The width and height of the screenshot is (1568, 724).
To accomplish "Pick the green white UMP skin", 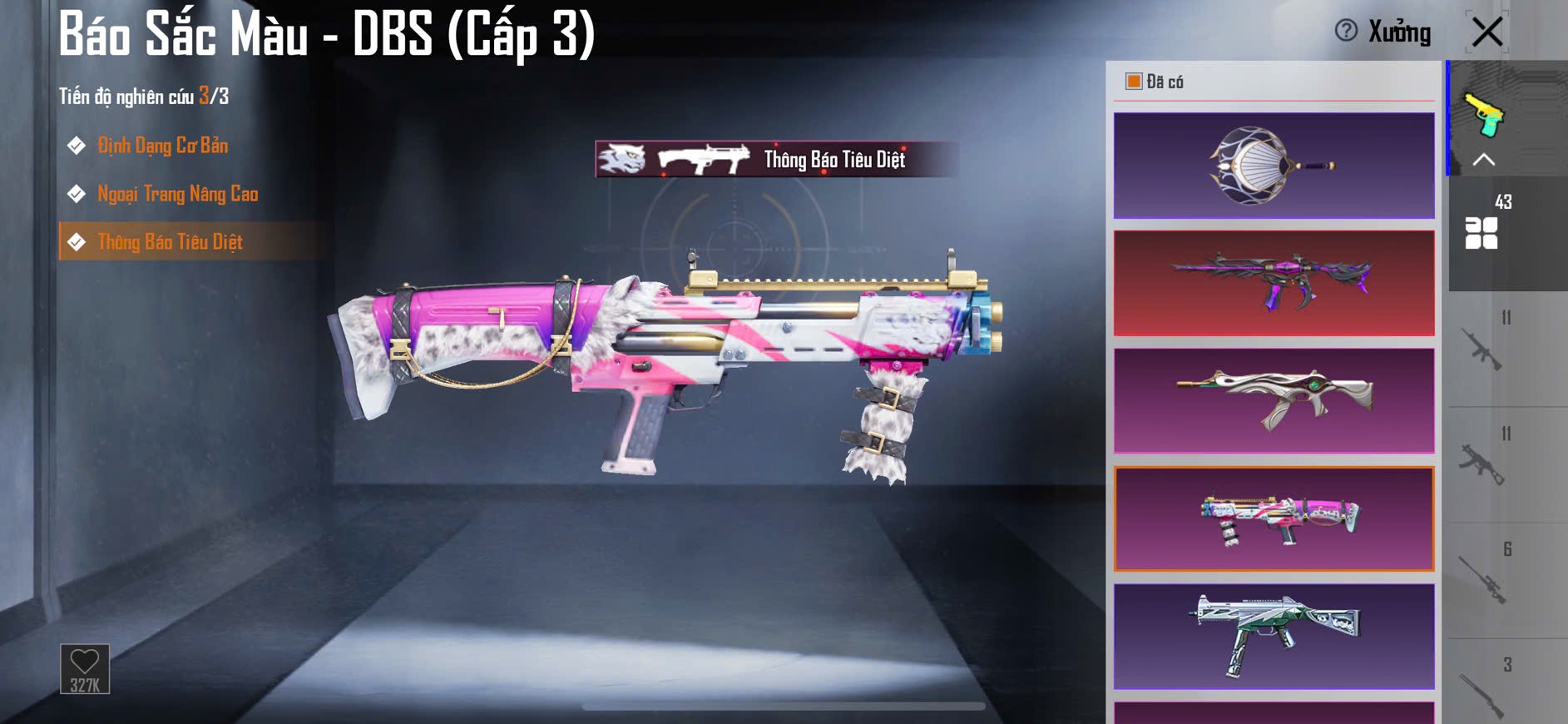I will point(1274,636).
